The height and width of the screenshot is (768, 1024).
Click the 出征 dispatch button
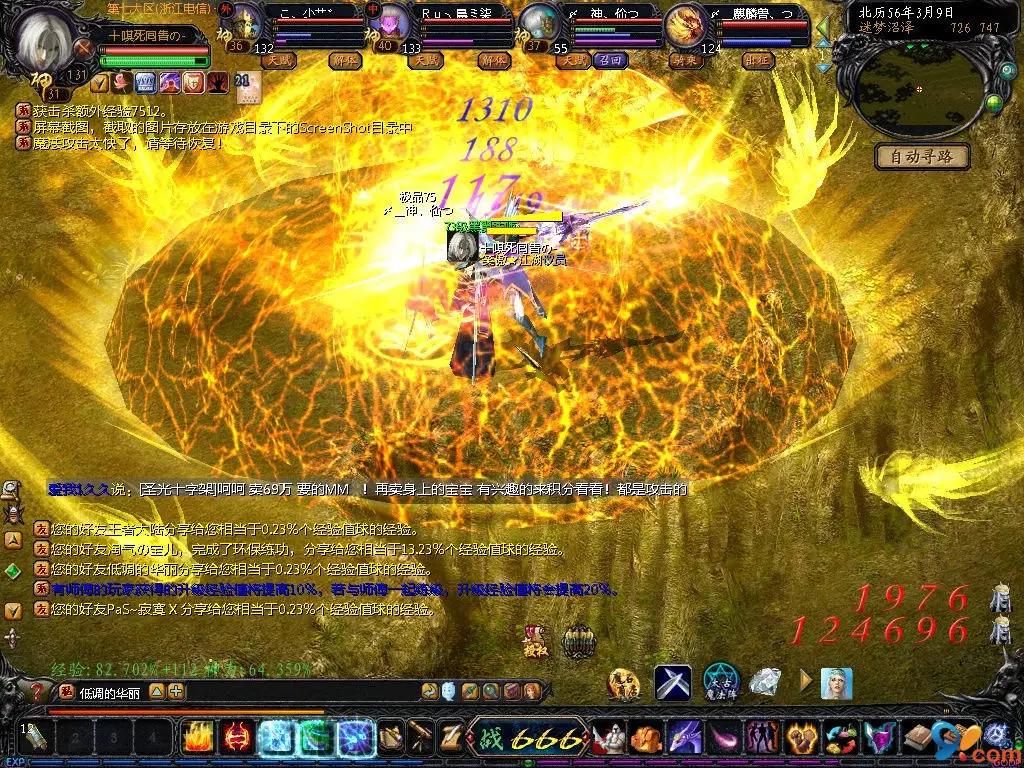[x=758, y=60]
